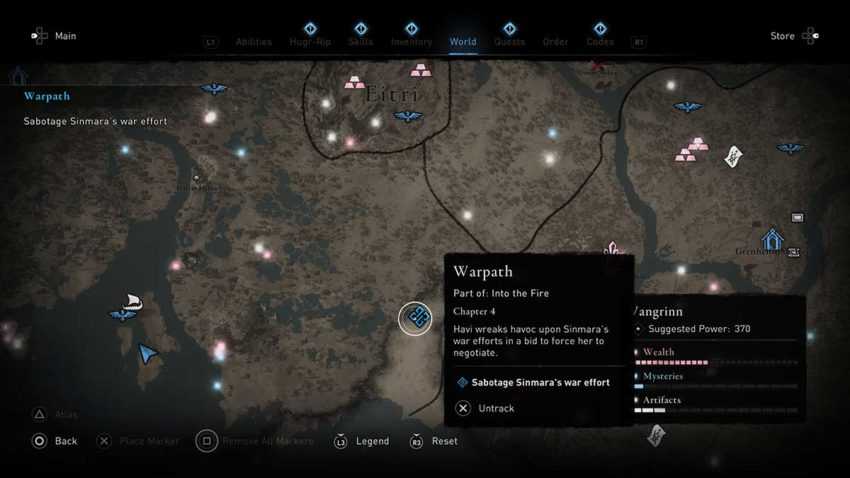Untrack the Warpath quest
The width and height of the screenshot is (850, 478).
[486, 408]
